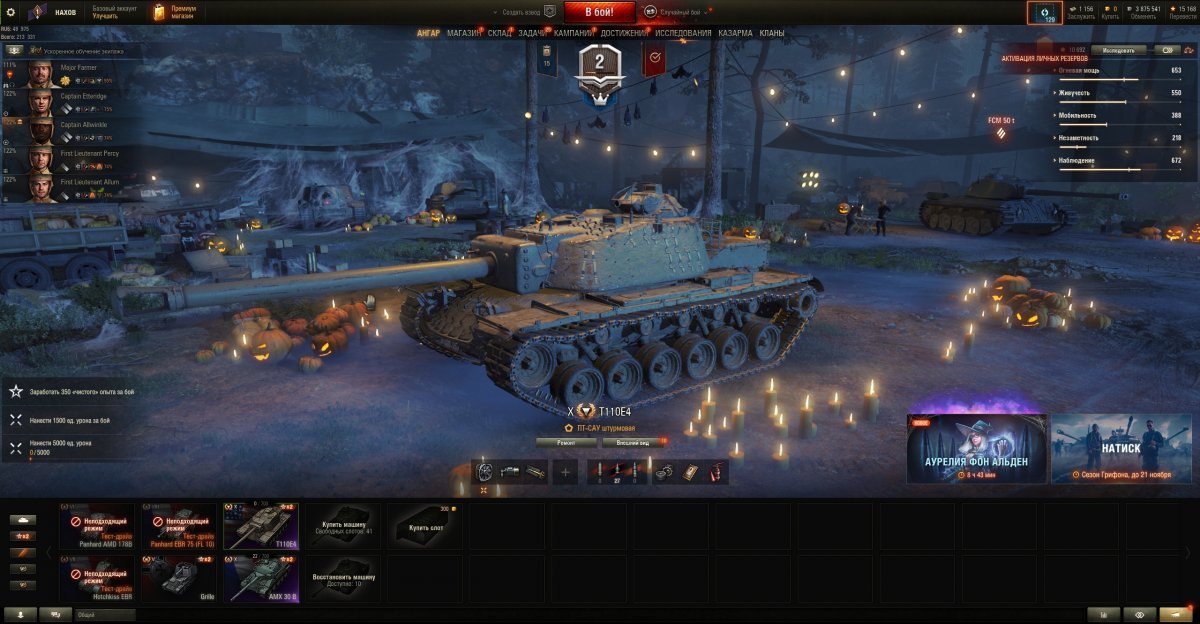Image resolution: width=1200 pixels, height=624 pixels.
Task: Select the T110E4 tank tile
Action: pos(260,526)
